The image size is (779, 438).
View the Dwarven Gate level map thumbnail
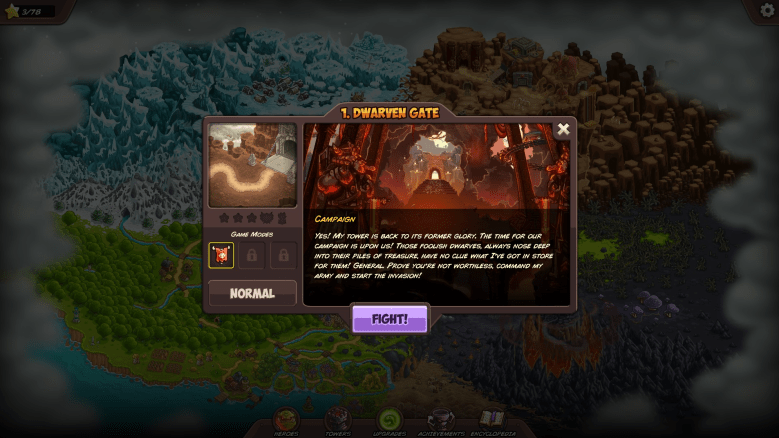point(252,166)
